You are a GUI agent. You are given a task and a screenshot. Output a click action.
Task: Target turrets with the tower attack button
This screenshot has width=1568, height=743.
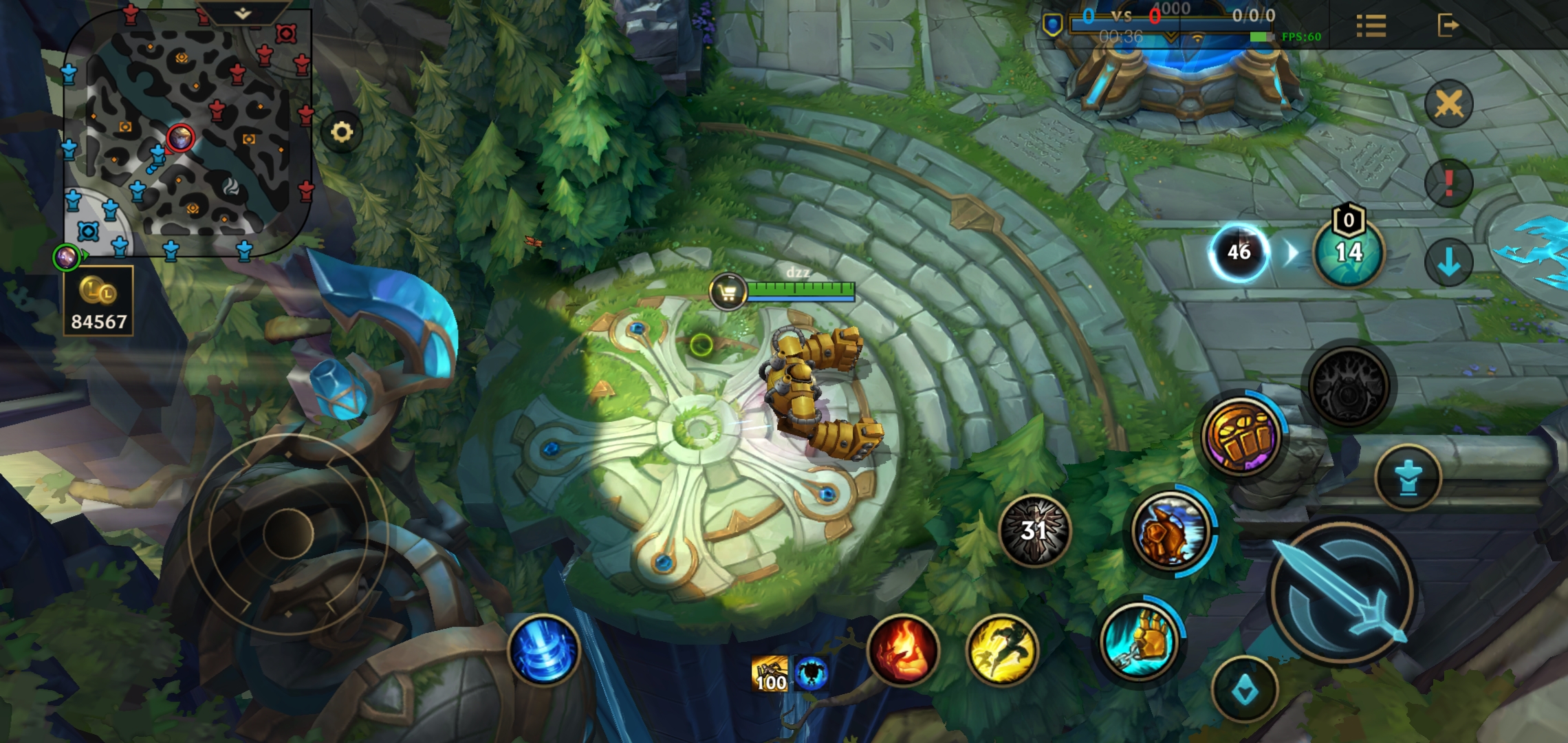point(1408,477)
